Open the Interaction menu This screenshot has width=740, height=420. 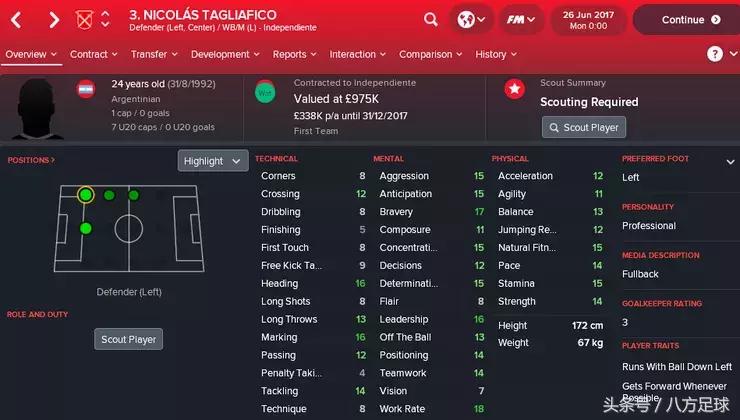tap(357, 55)
